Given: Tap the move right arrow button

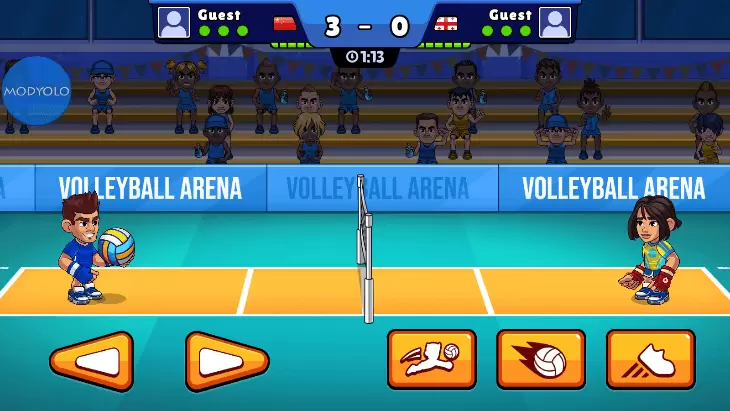Looking at the screenshot, I should point(227,361).
